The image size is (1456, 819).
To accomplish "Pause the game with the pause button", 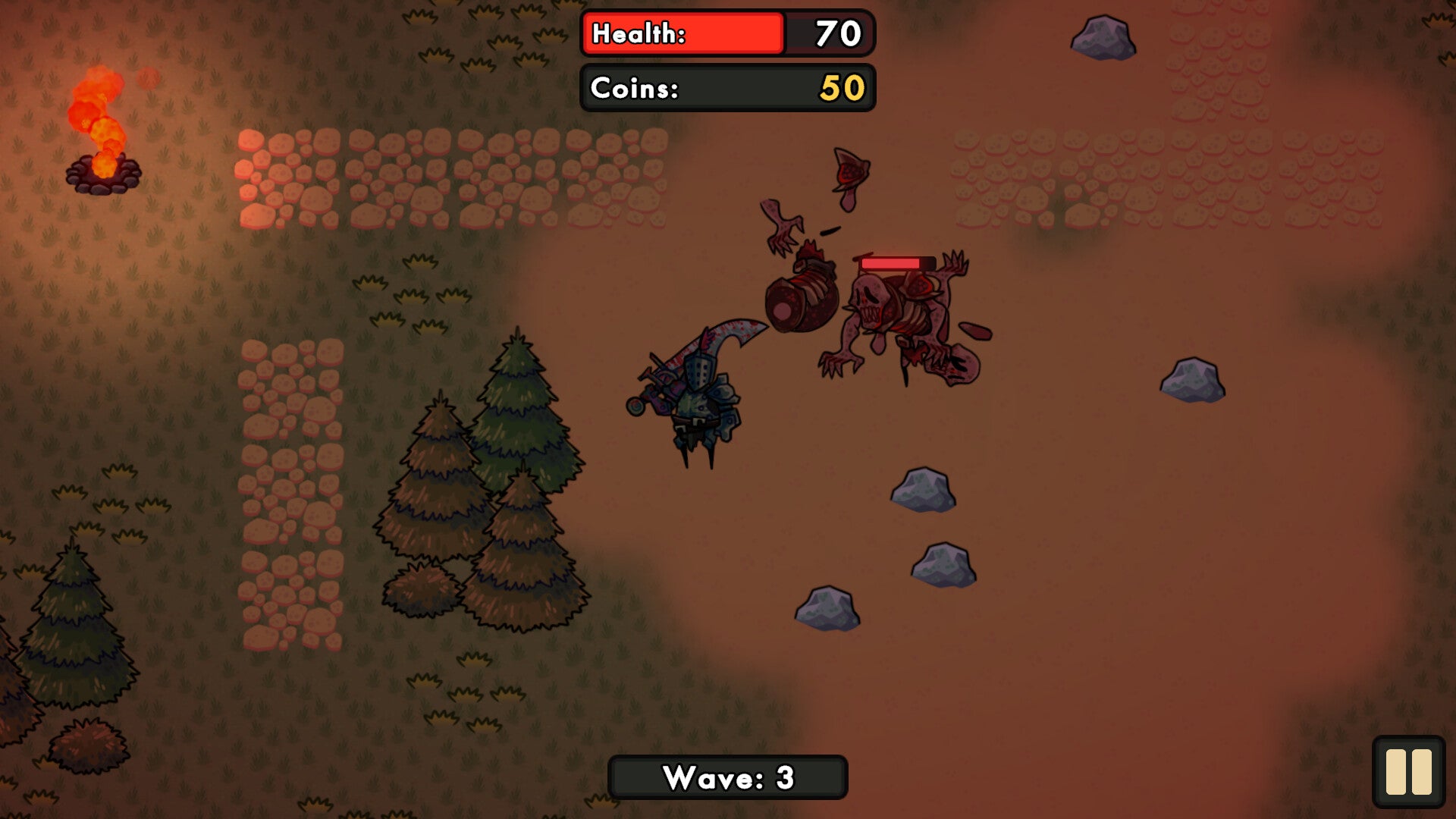I will [1408, 771].
